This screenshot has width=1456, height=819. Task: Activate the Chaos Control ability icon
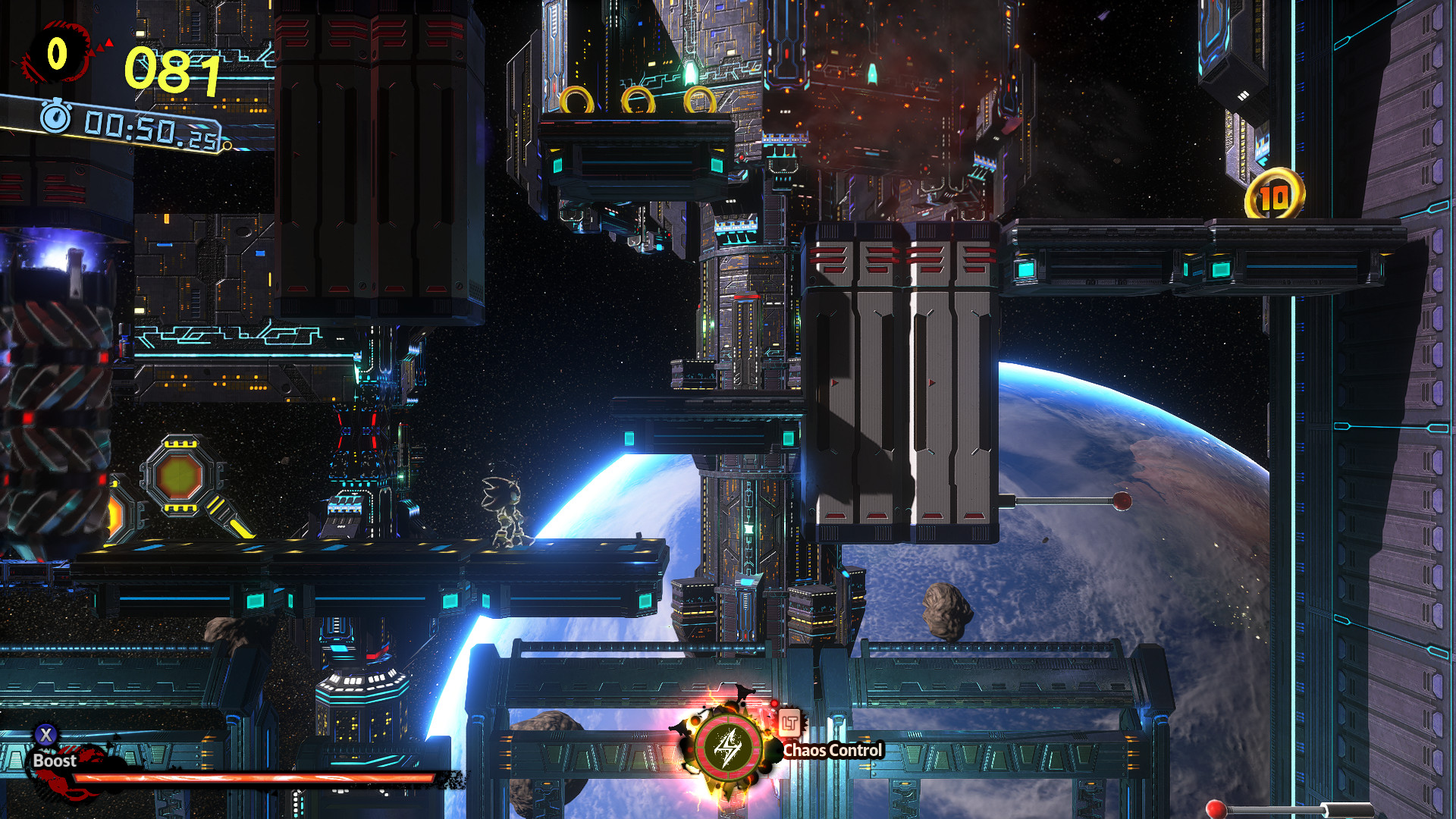point(728,747)
